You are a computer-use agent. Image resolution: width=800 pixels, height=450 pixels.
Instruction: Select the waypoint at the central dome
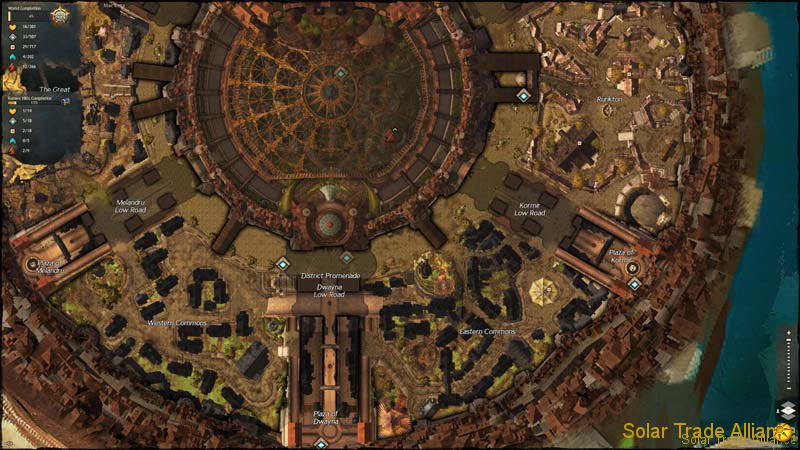(340, 73)
